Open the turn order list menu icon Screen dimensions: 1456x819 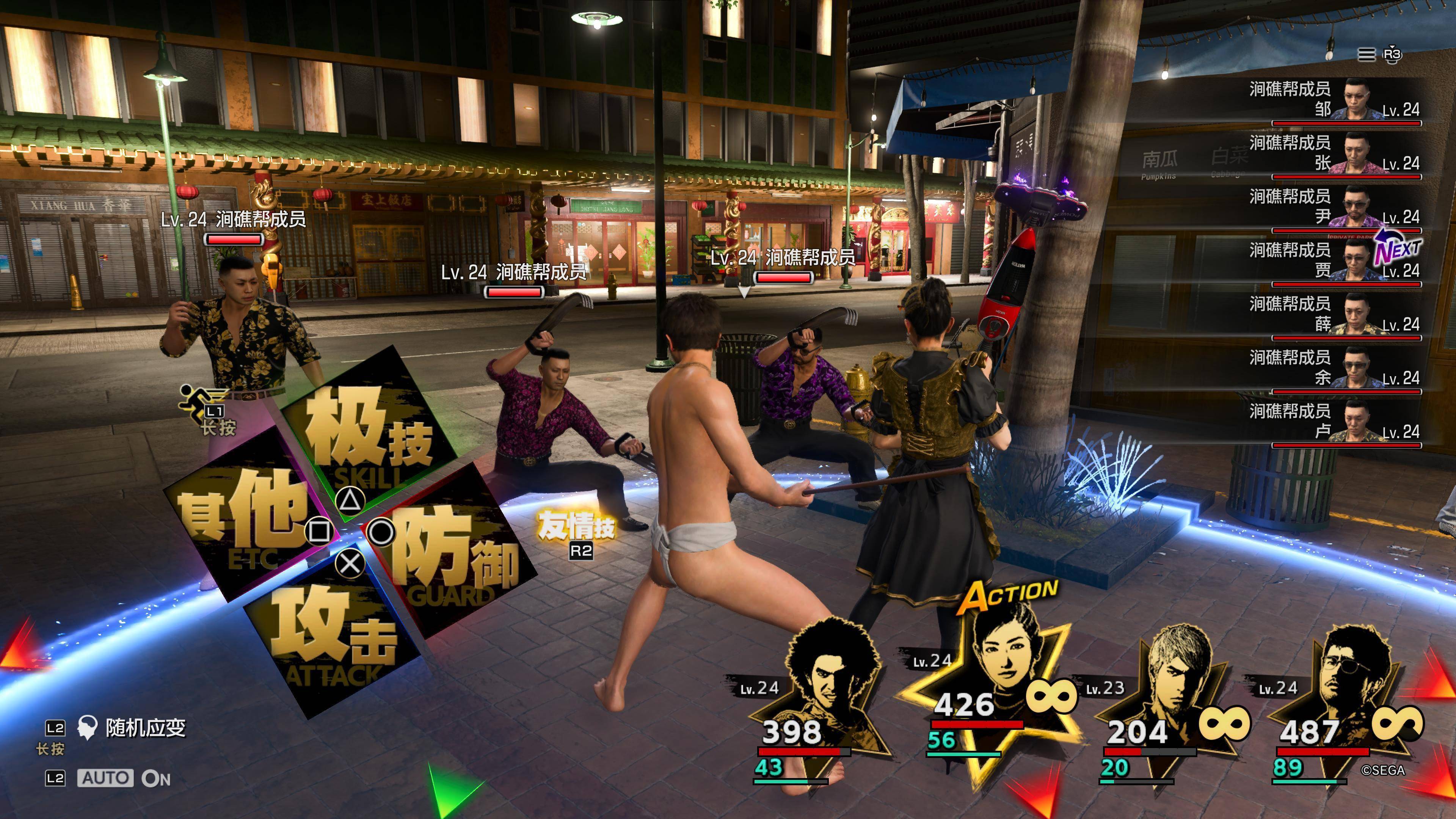[x=1366, y=54]
